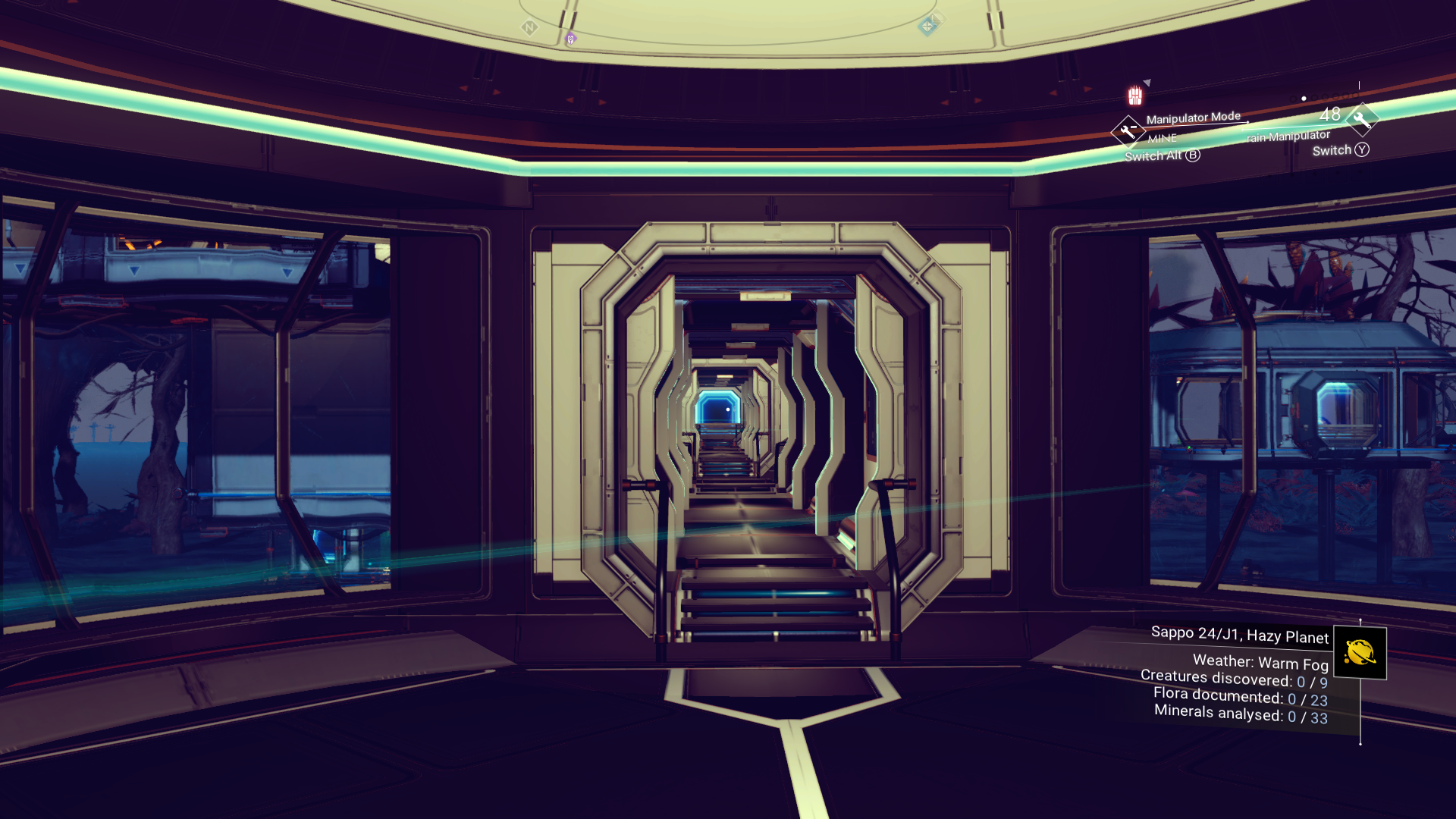Click the white diamond marker near the waypoint
This screenshot has width=1456, height=819.
tap(939, 20)
